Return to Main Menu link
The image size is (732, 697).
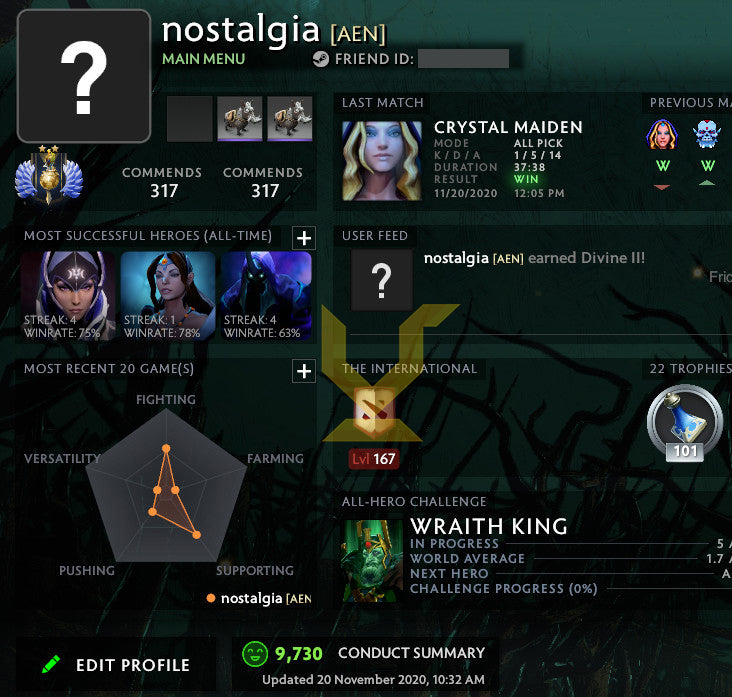[x=204, y=59]
